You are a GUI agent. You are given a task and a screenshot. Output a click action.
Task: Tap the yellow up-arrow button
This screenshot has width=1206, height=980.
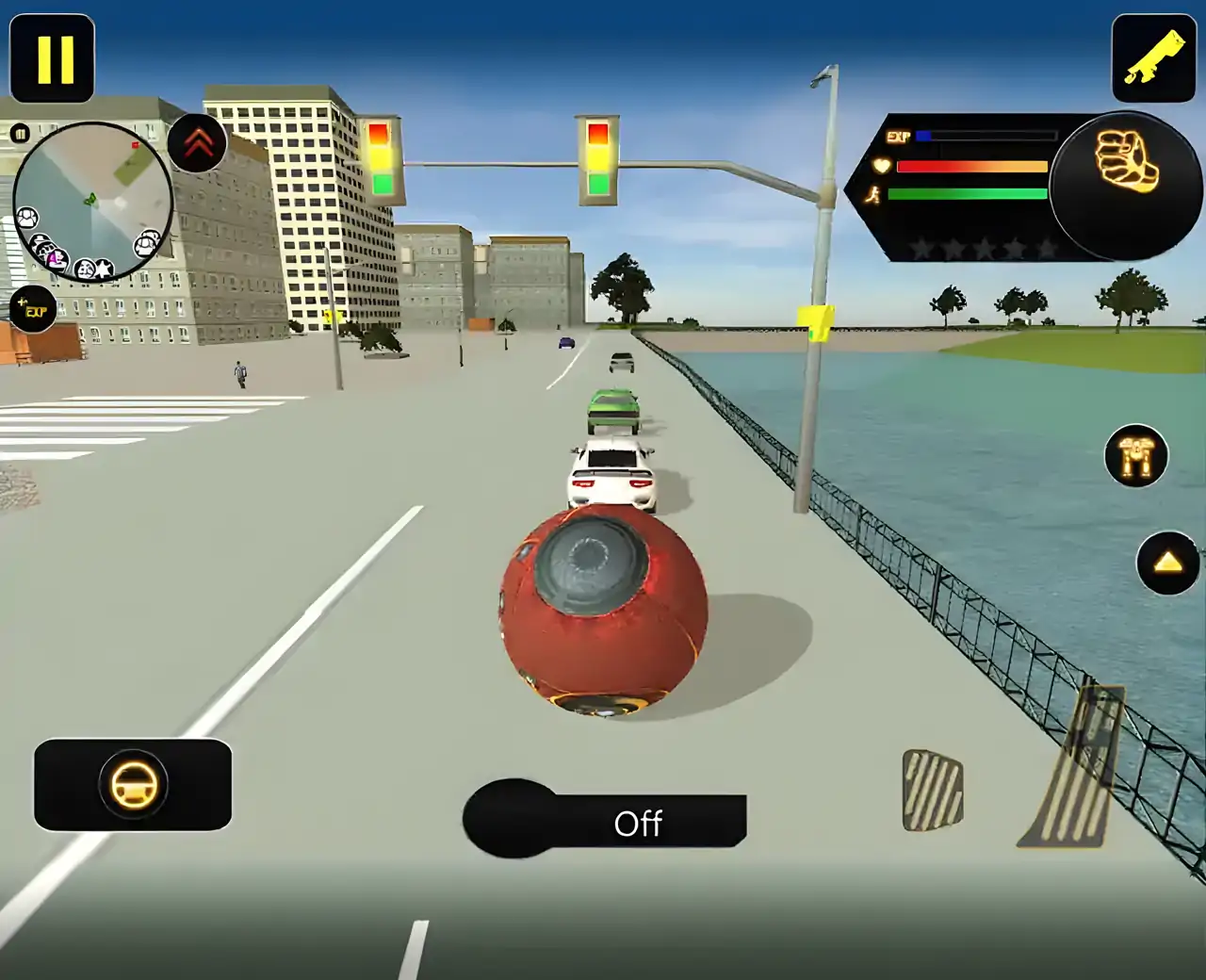point(1168,563)
